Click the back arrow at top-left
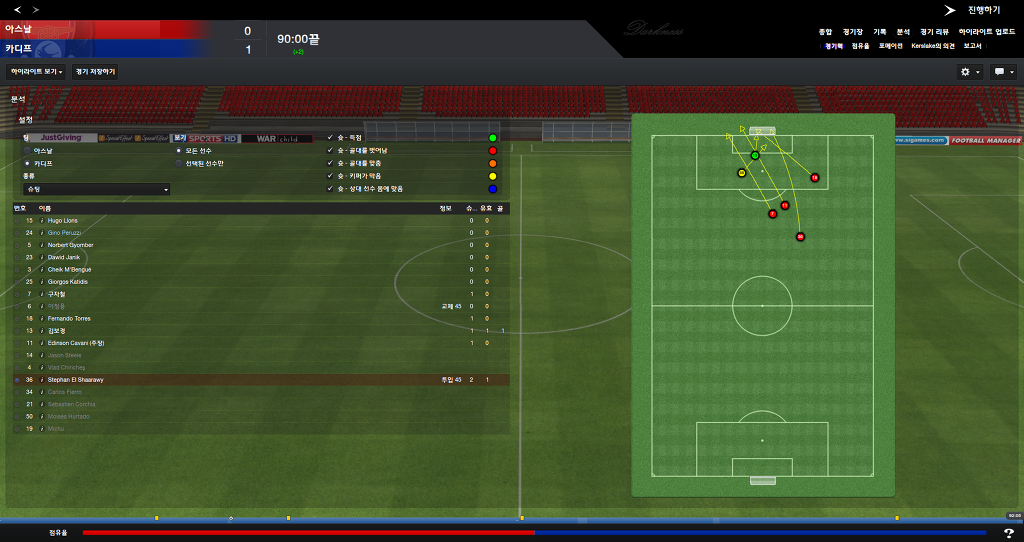Image resolution: width=1024 pixels, height=542 pixels. click(17, 9)
